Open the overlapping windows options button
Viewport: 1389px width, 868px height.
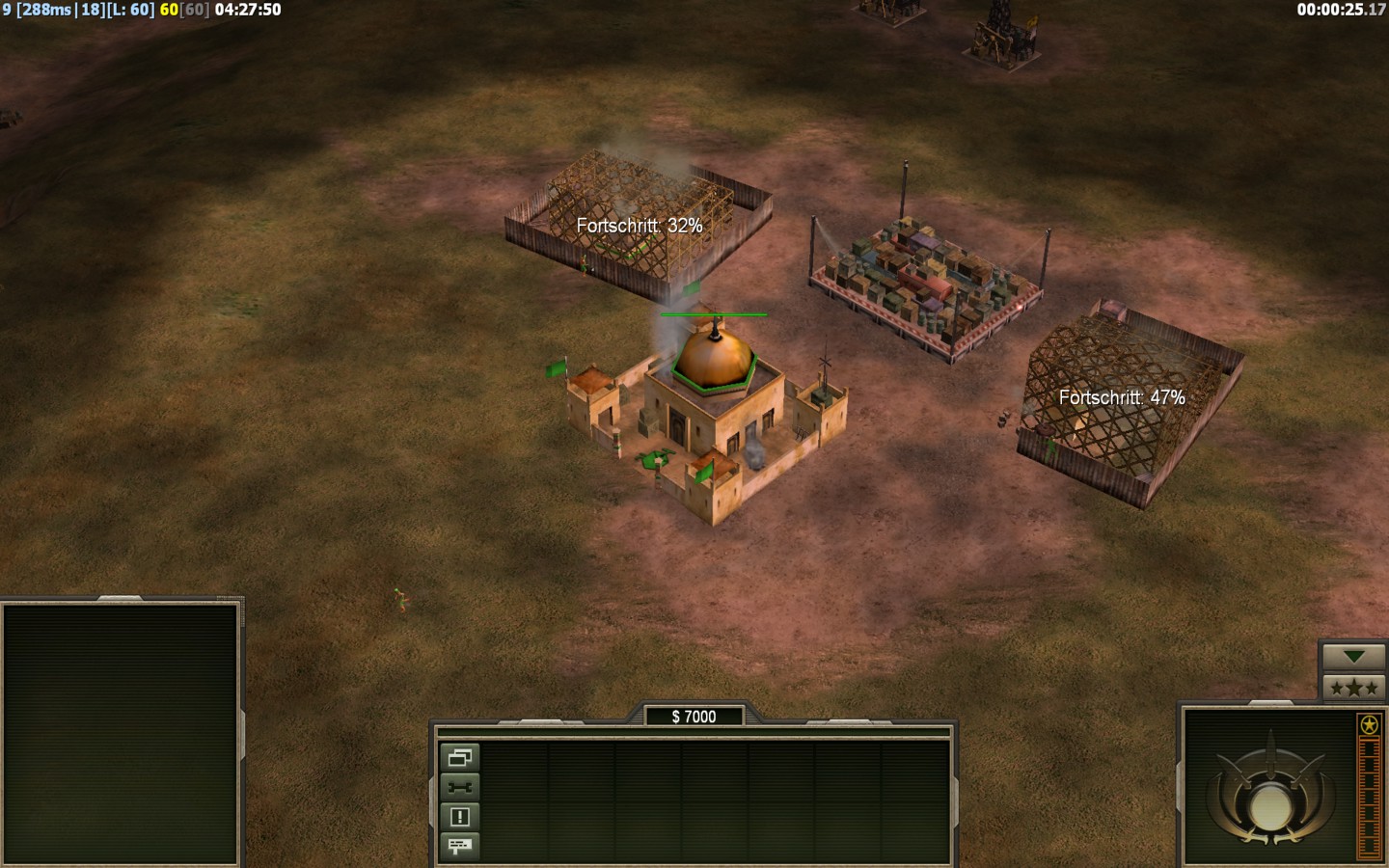[x=459, y=757]
